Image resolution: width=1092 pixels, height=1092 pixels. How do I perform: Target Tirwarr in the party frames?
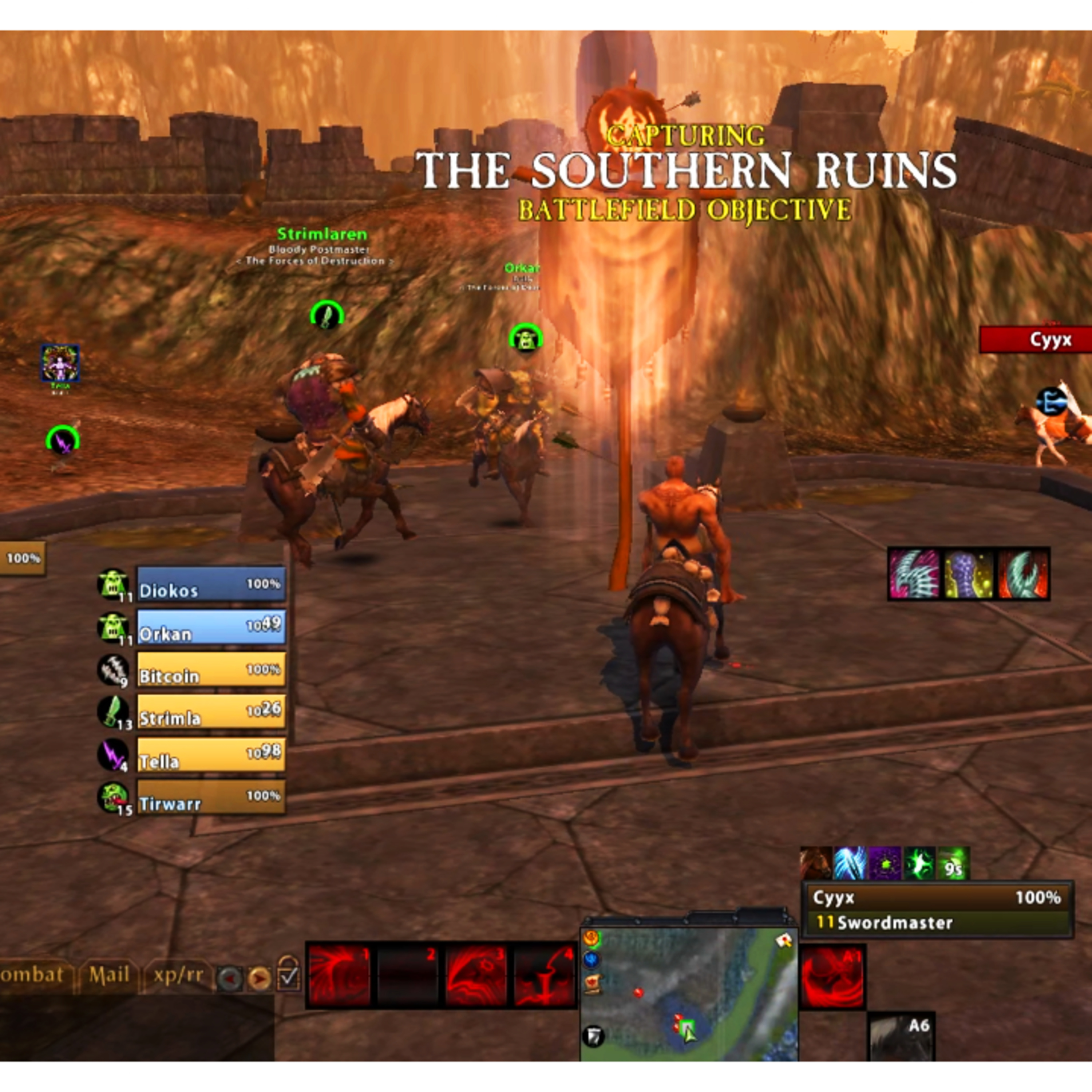click(x=210, y=797)
